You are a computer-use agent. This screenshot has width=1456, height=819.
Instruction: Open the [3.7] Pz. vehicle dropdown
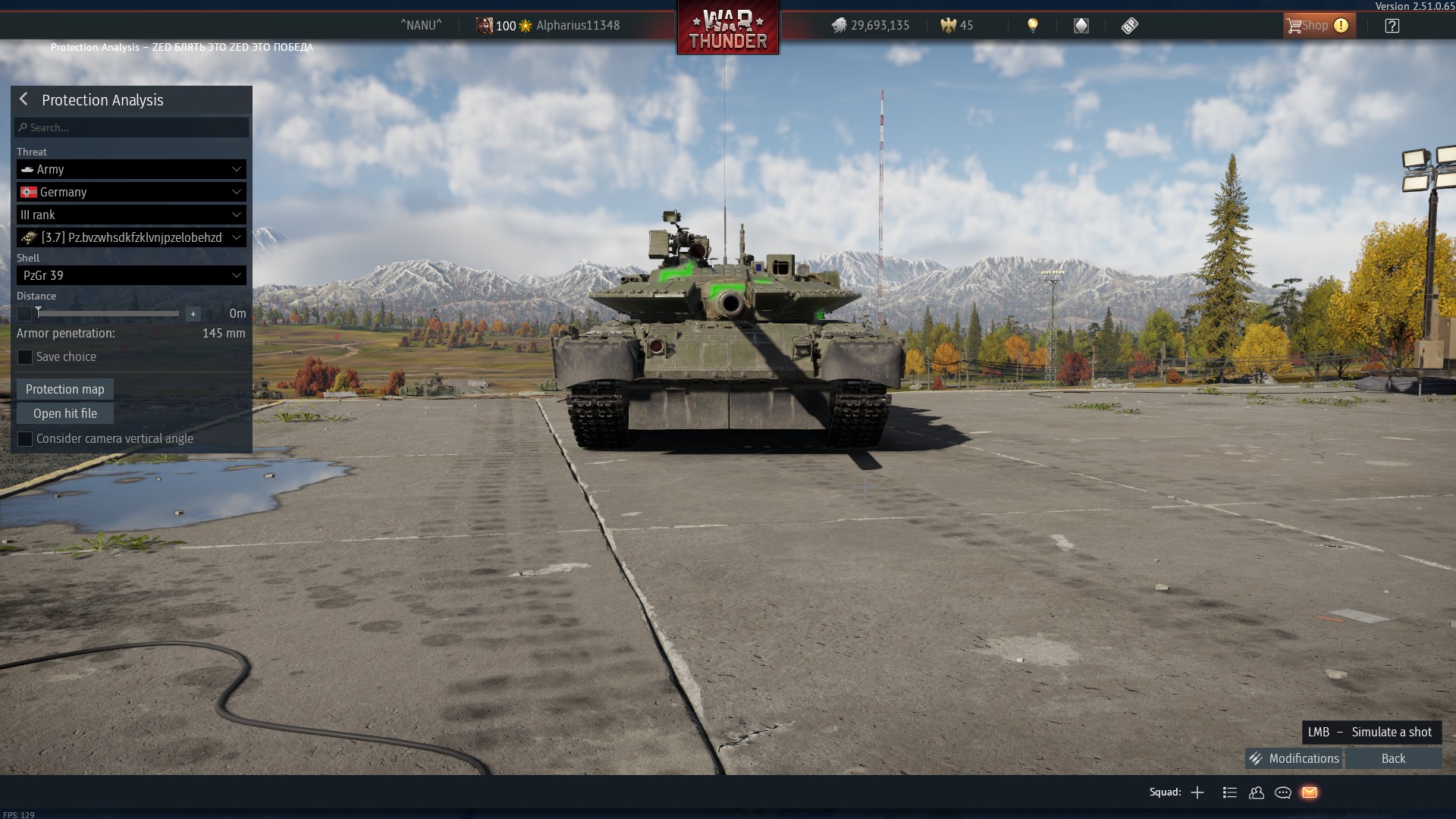(131, 237)
